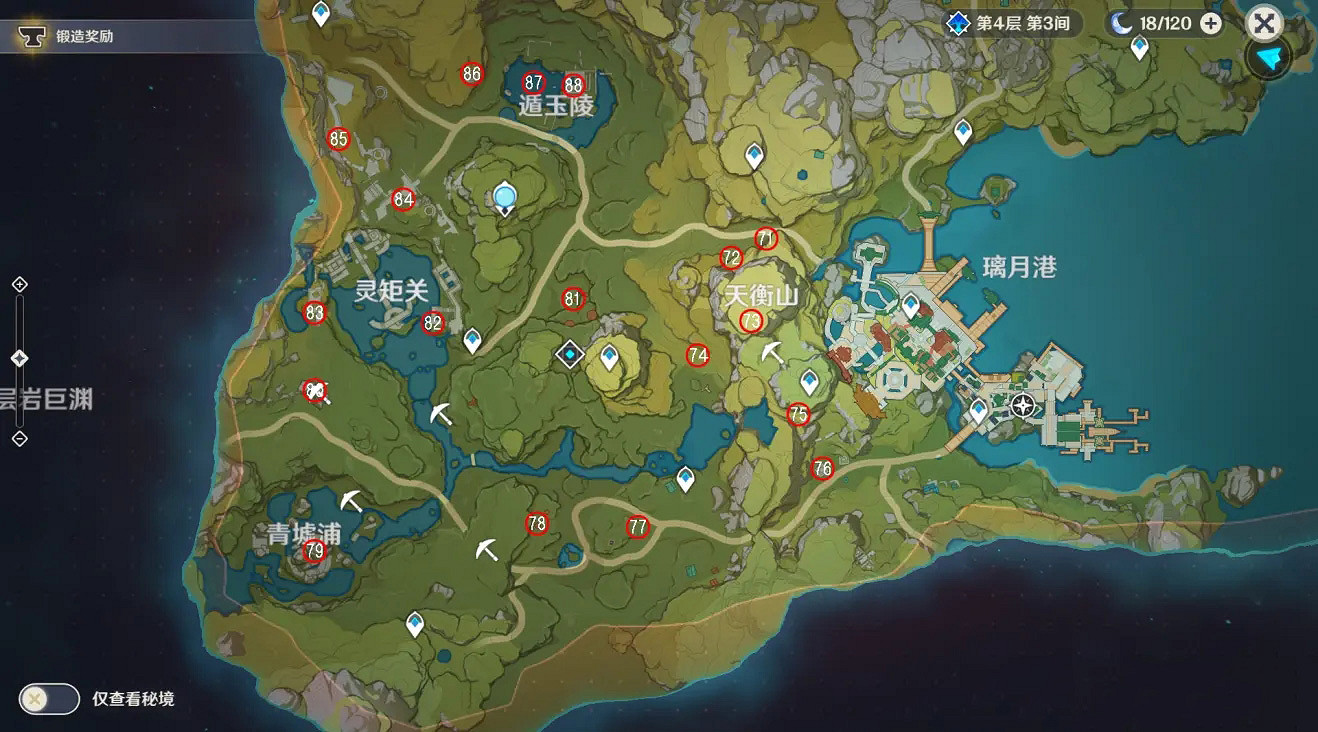The image size is (1318, 732).
Task: Select the teleport waypoint above 遁玉陵
Action: click(x=319, y=12)
